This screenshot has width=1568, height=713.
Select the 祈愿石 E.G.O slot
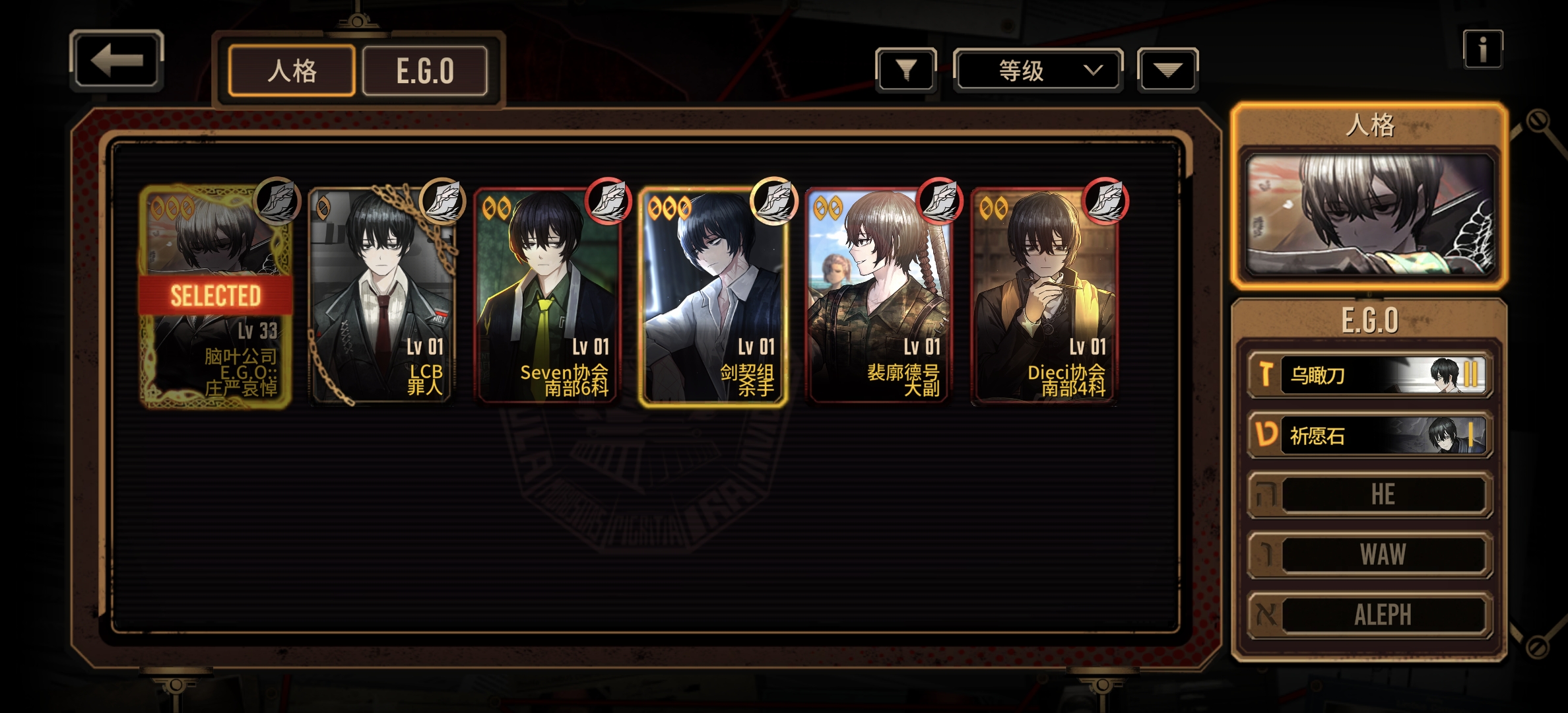[x=1369, y=435]
